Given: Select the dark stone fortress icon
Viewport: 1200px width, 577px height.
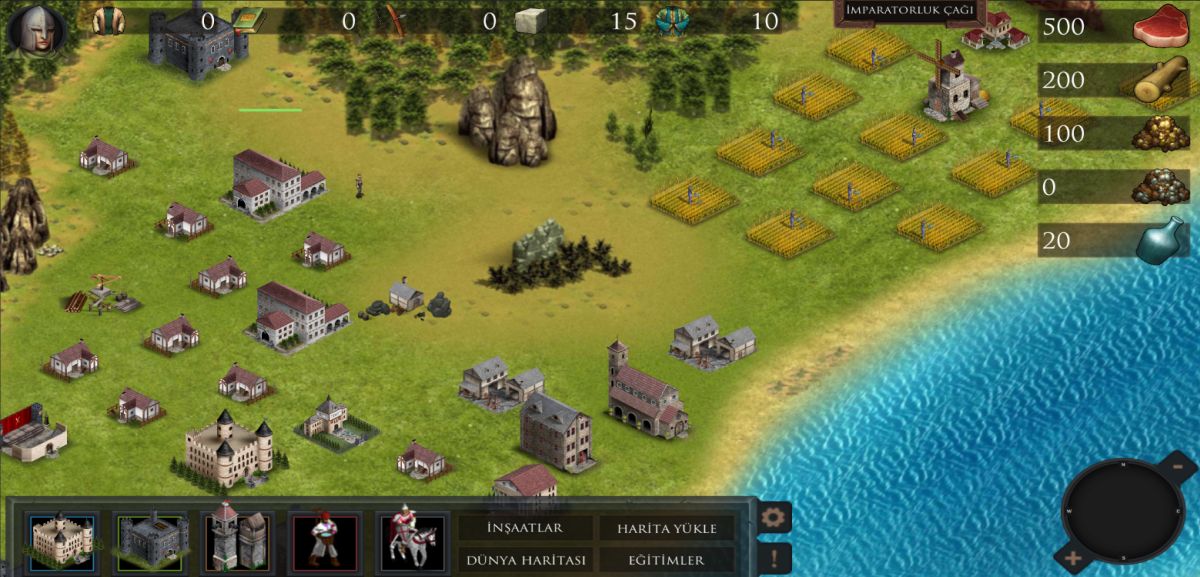Looking at the screenshot, I should [151, 537].
